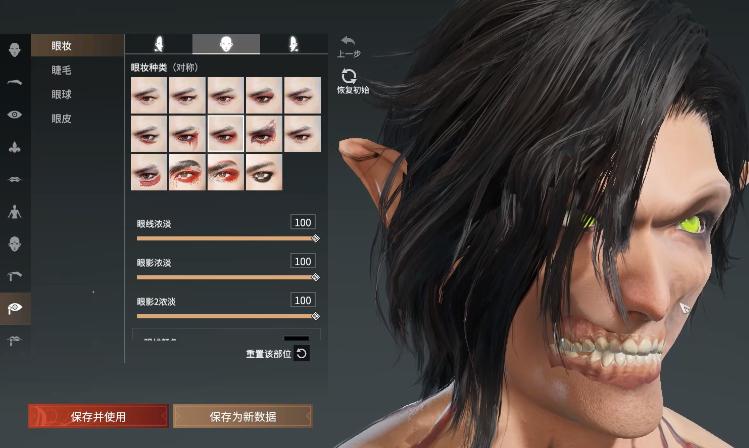Adjust the 眼影浓淡 slider track

coord(226,277)
